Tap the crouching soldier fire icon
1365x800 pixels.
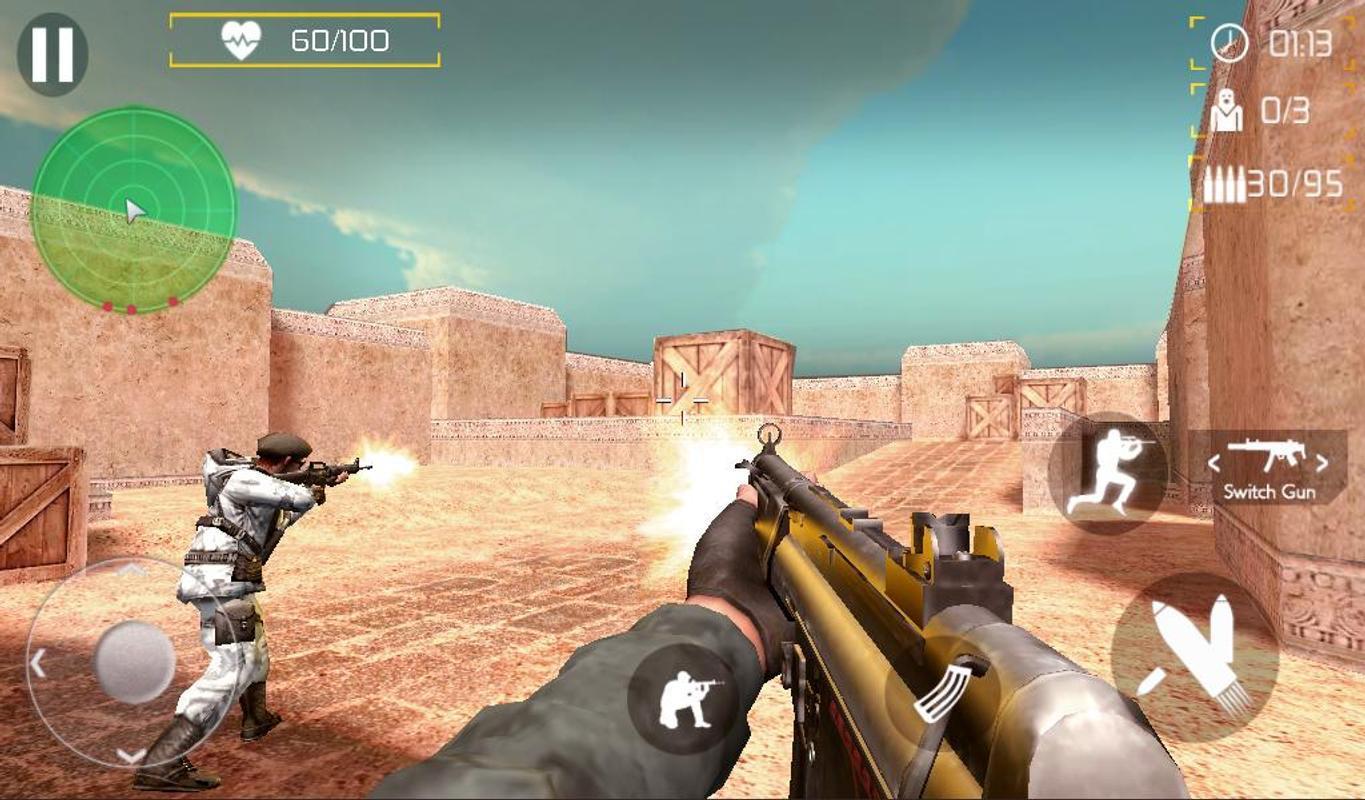(x=689, y=697)
